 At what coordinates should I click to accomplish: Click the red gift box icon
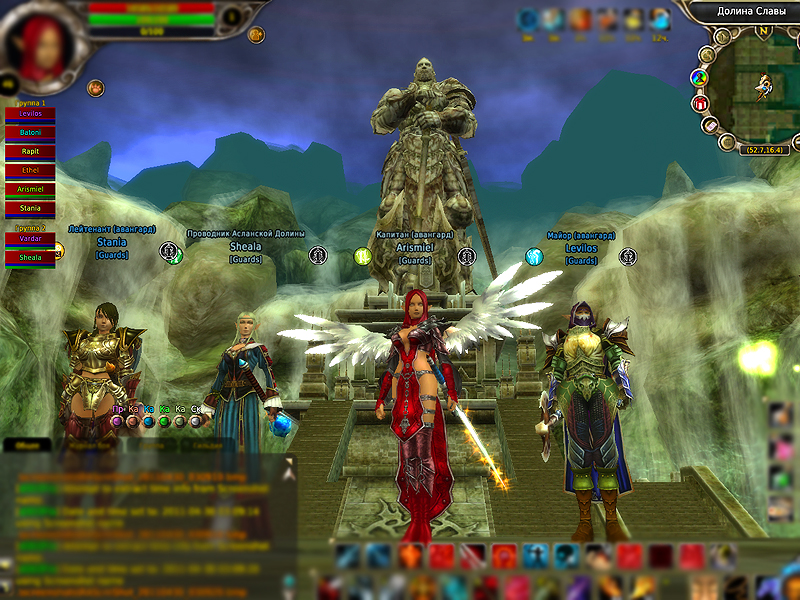coord(700,103)
